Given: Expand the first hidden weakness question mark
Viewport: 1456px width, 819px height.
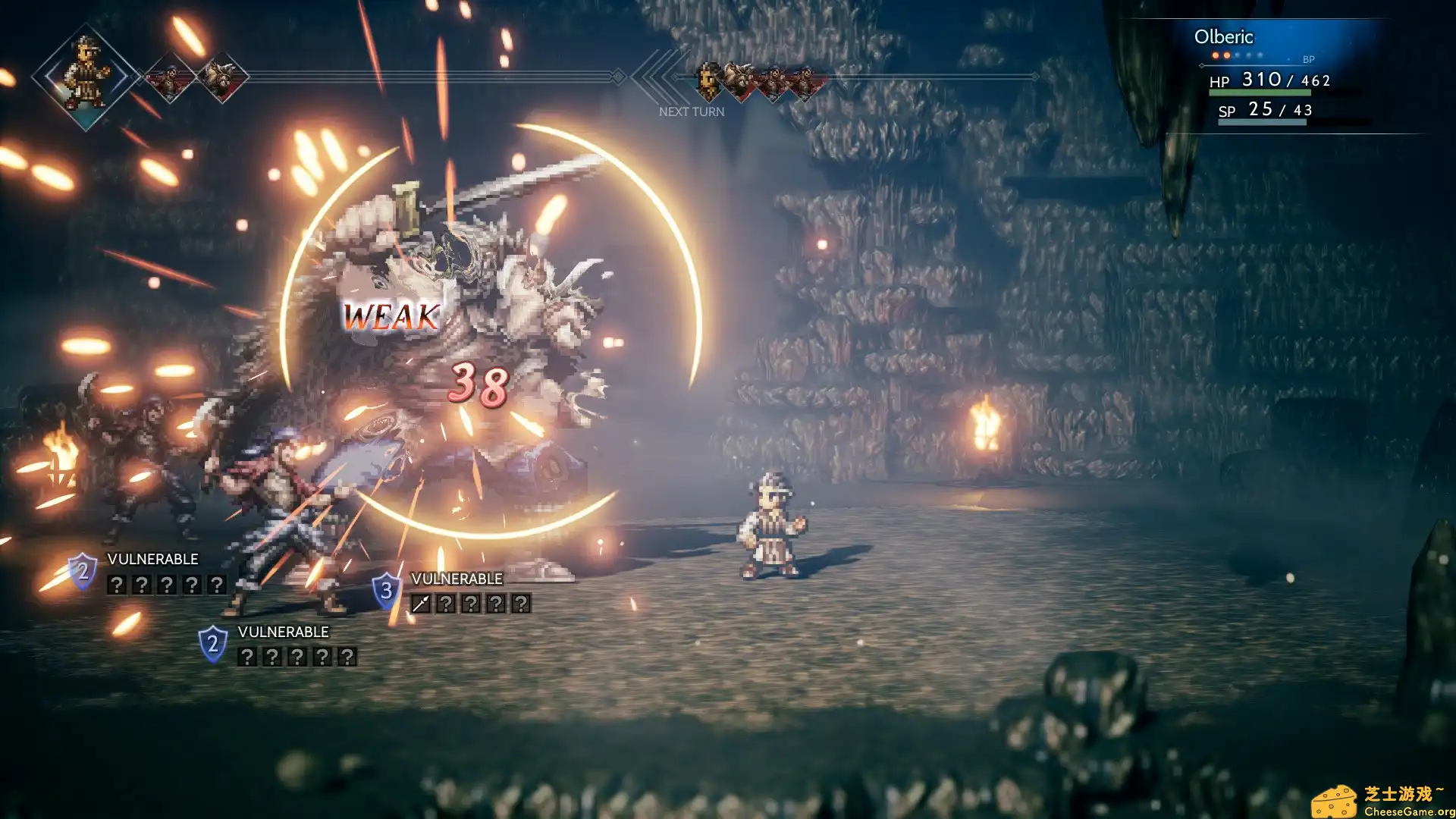Looking at the screenshot, I should tap(118, 585).
